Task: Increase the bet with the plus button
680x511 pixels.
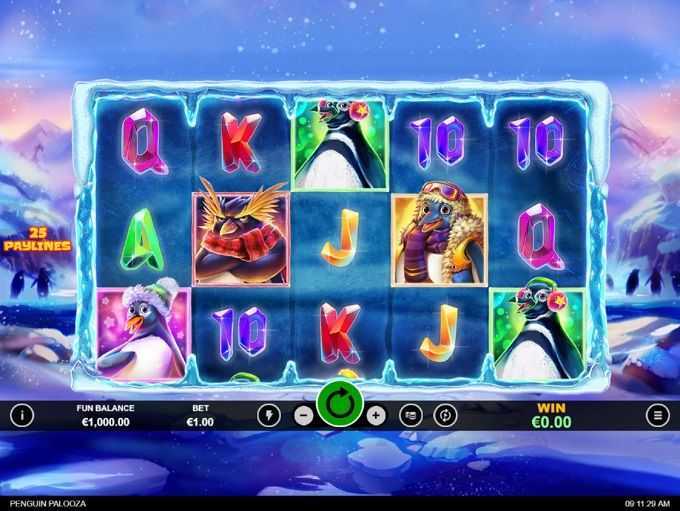Action: (x=376, y=415)
